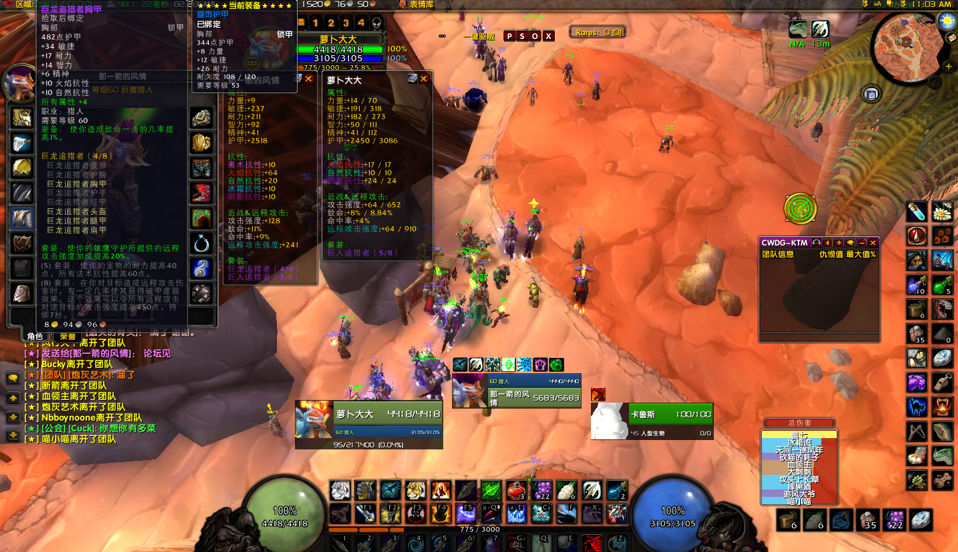Open the Rares tracker panel

pyautogui.click(x=598, y=33)
